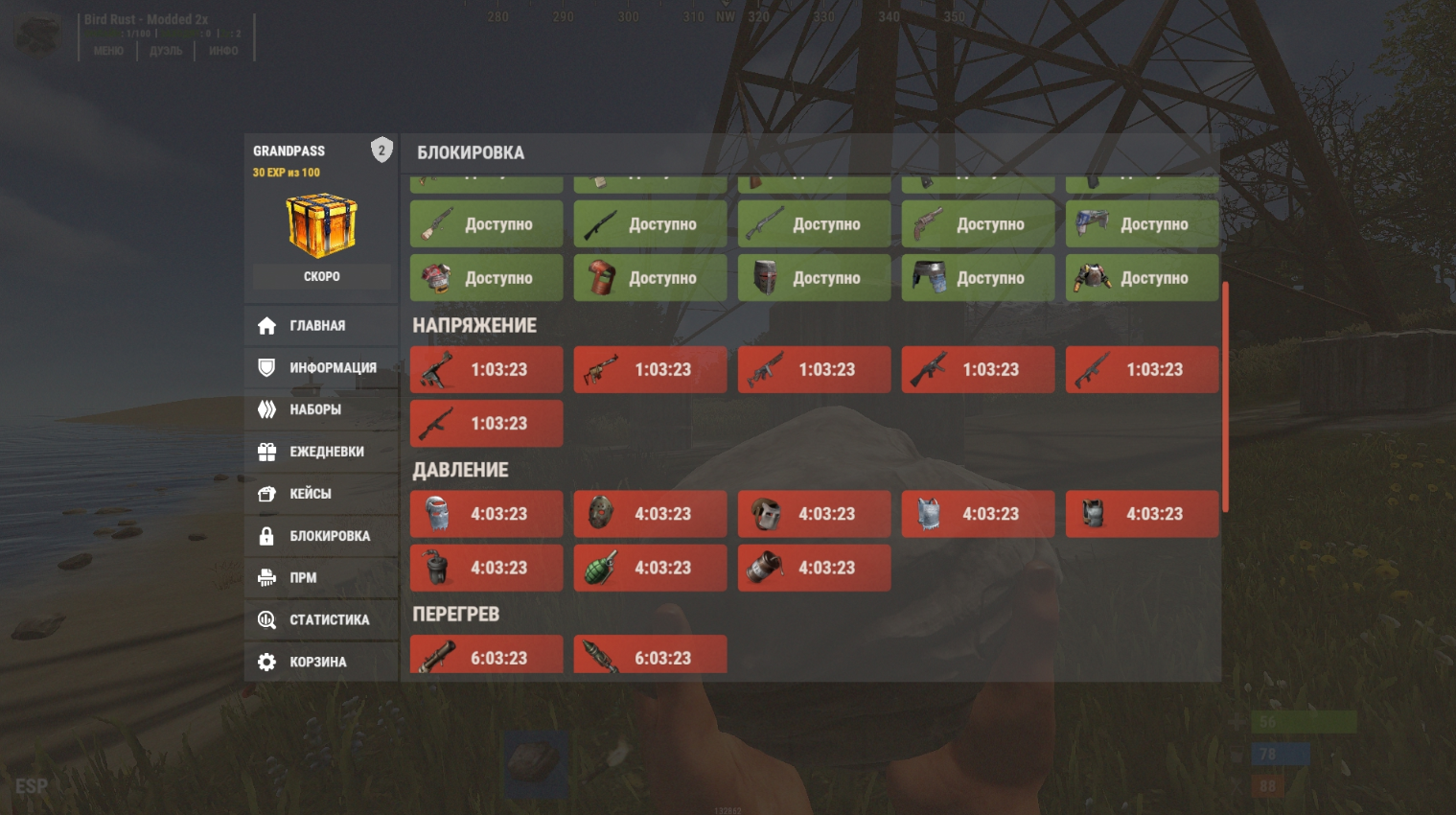Open the ДУЭЛЬ button in top bar
This screenshot has height=815, width=1456.
pos(166,51)
